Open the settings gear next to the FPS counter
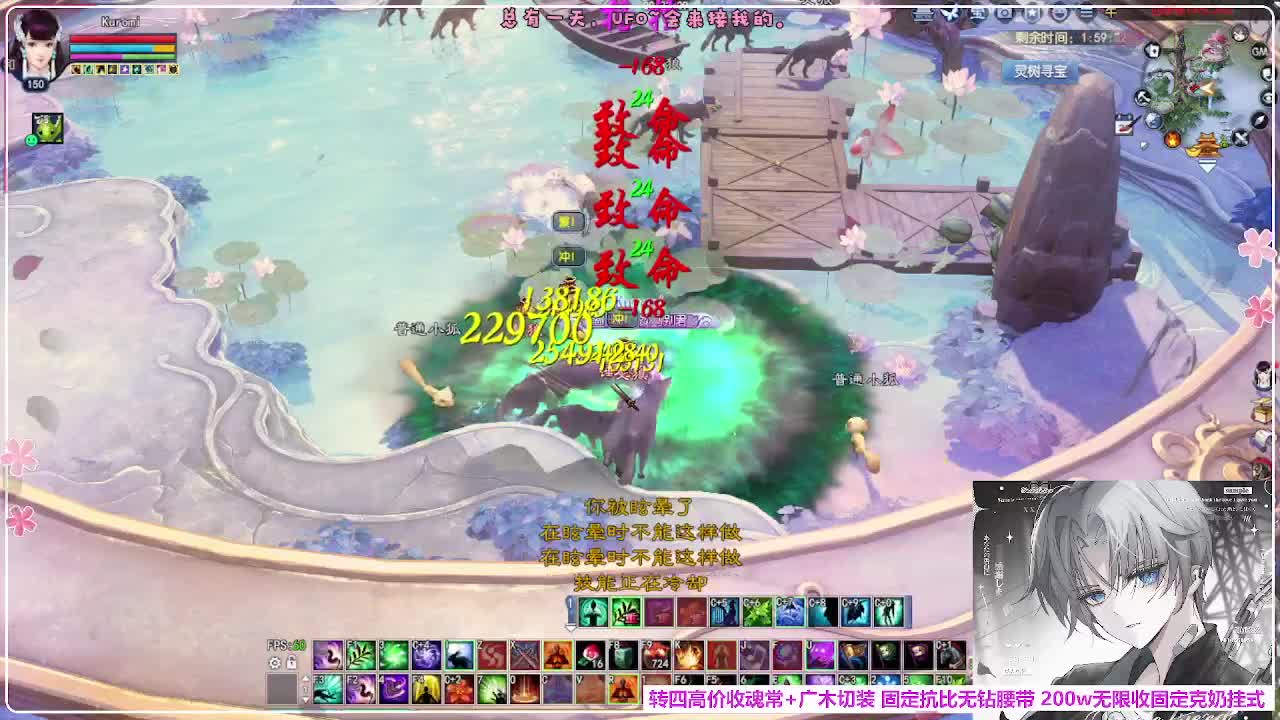The image size is (1280, 720). point(272,663)
